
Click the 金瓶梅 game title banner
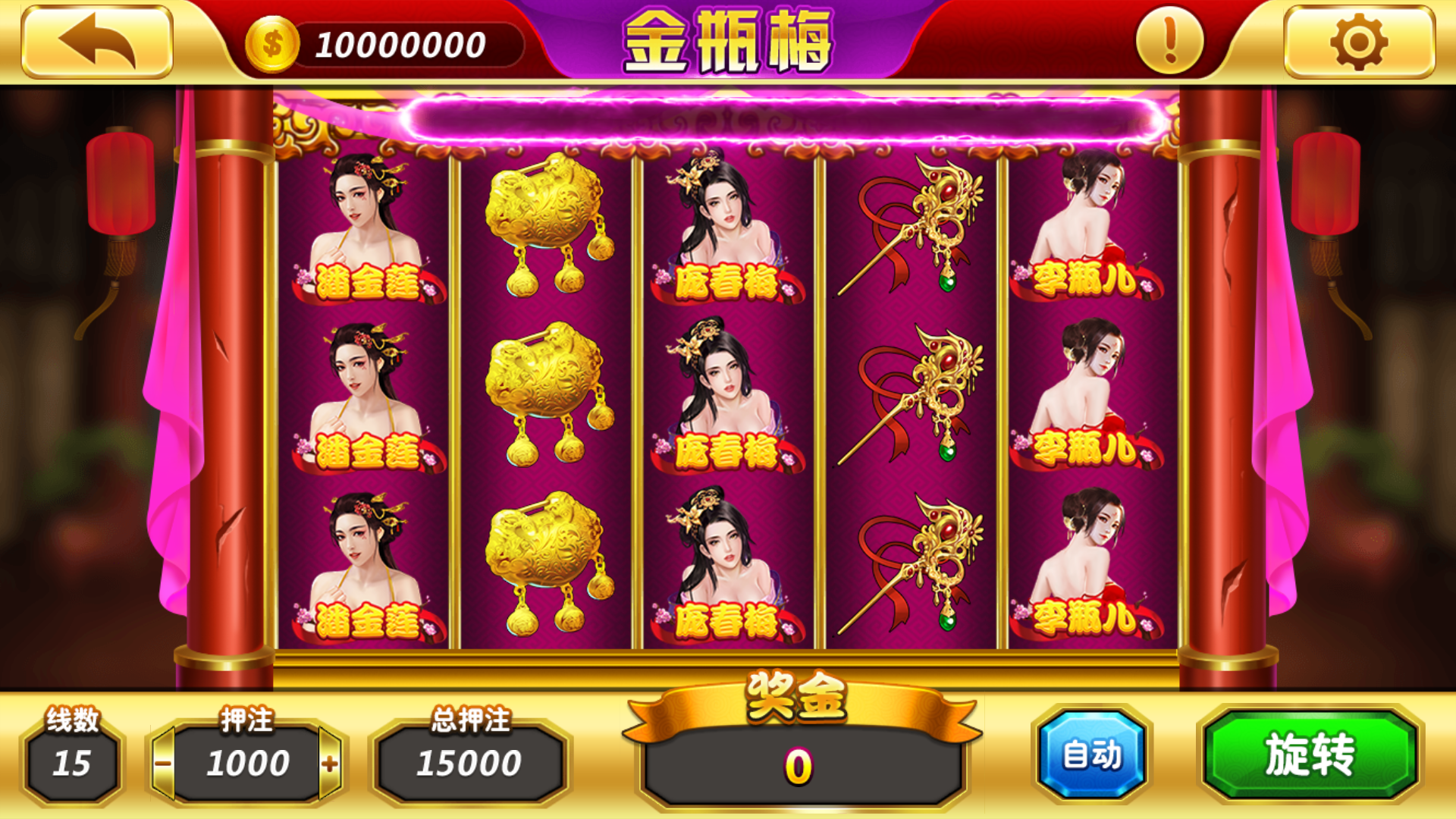(726, 42)
